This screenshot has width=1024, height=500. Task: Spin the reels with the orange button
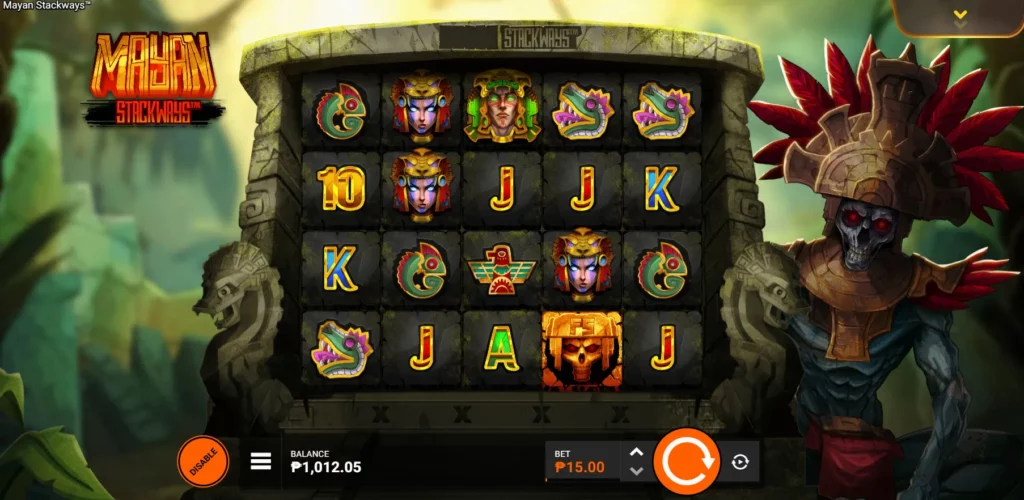point(686,461)
